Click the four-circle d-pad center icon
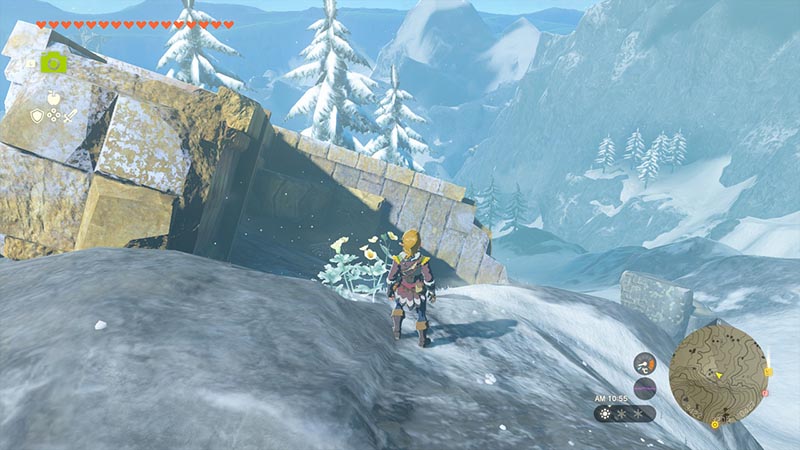The height and width of the screenshot is (450, 800). tap(52, 116)
